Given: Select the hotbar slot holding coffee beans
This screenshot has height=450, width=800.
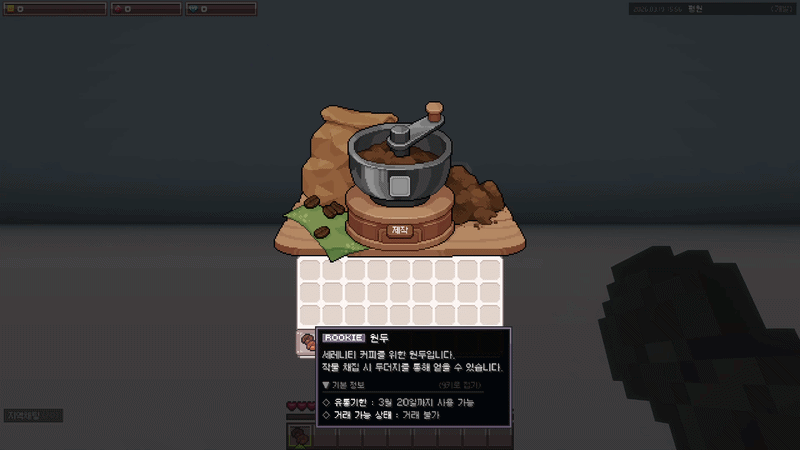Looking at the screenshot, I should (x=301, y=436).
